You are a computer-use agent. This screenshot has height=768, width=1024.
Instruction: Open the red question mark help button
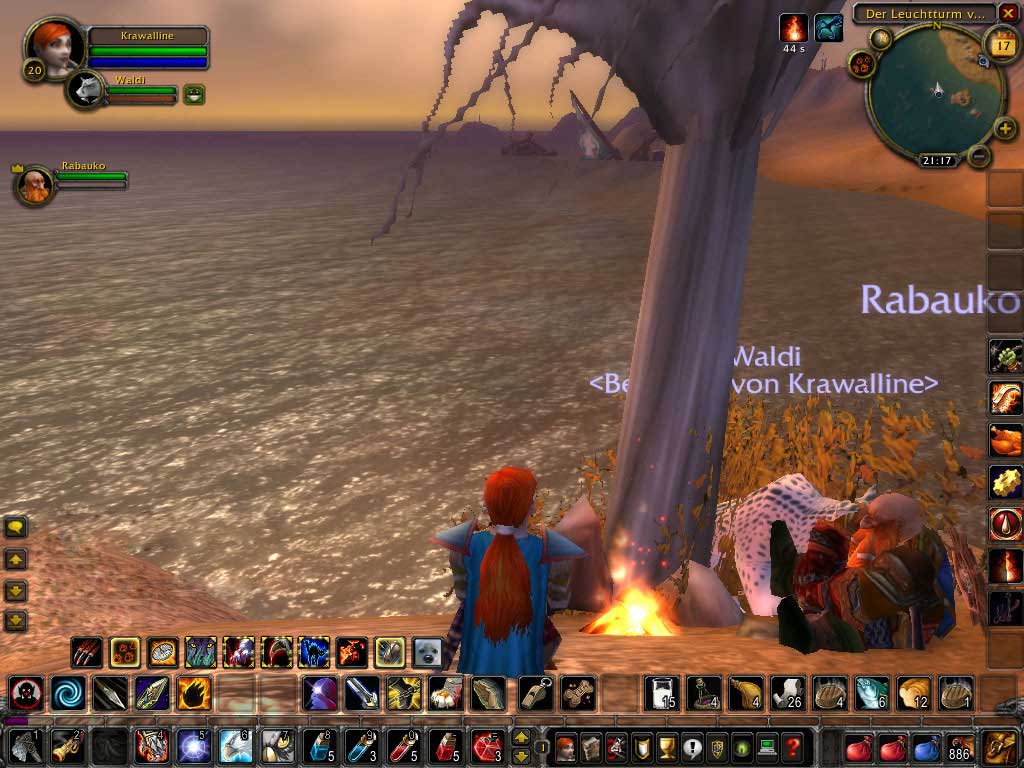tap(792, 746)
